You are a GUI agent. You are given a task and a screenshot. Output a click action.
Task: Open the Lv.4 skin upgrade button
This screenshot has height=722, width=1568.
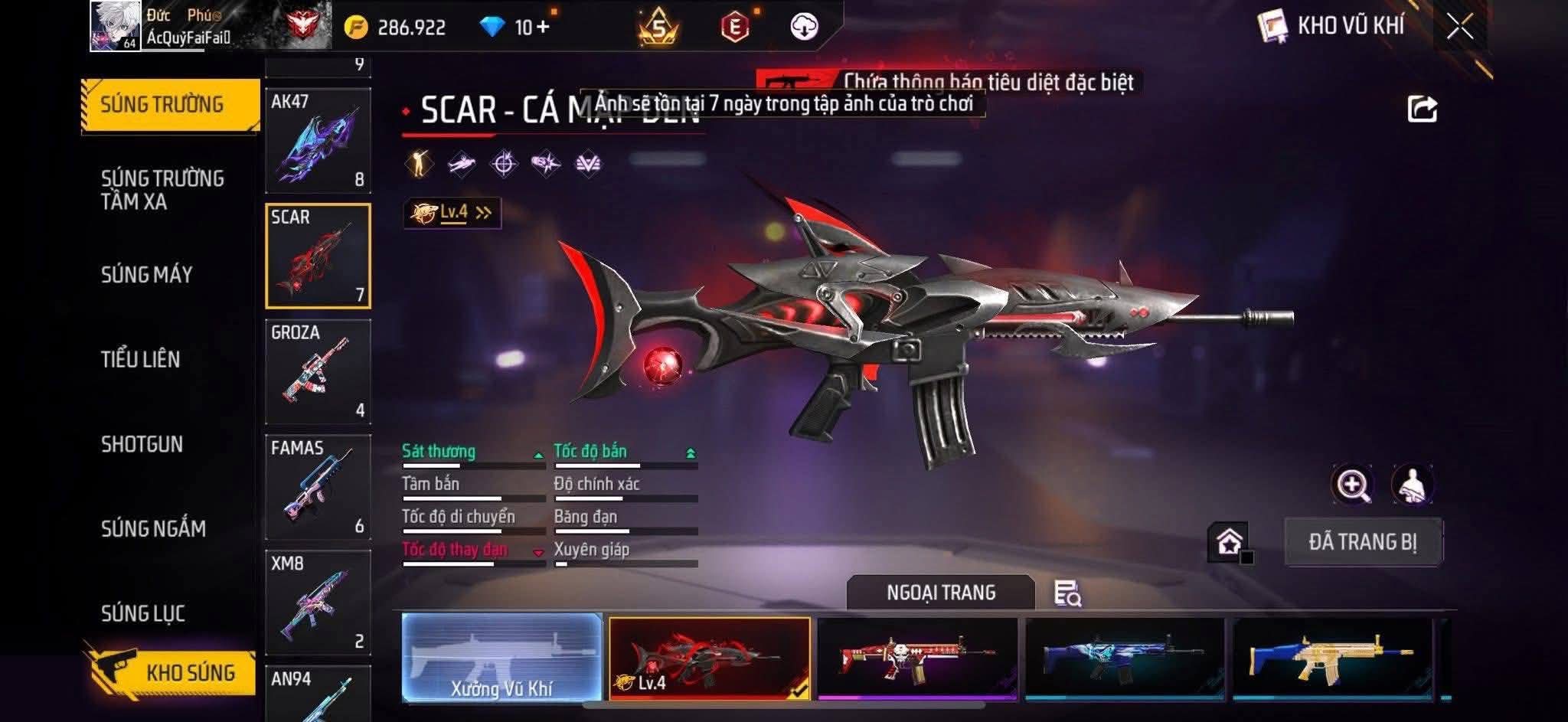pos(452,213)
